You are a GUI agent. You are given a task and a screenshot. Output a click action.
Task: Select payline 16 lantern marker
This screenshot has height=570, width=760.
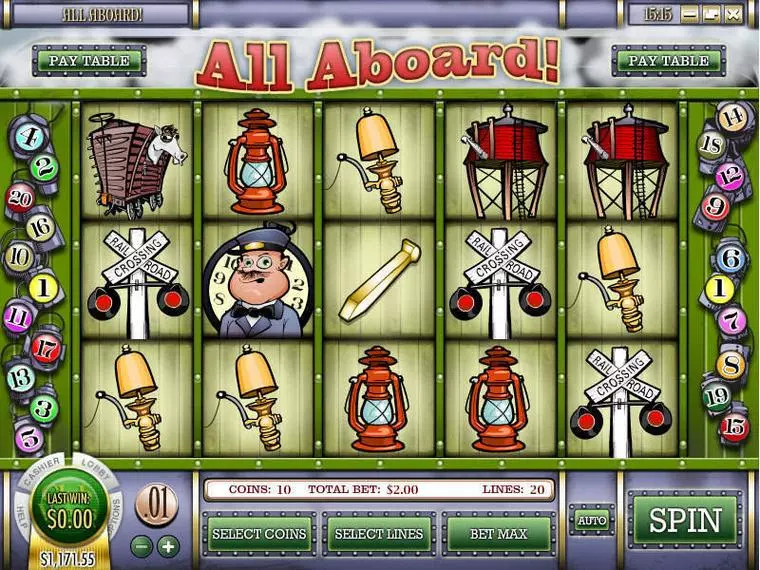[x=40, y=228]
